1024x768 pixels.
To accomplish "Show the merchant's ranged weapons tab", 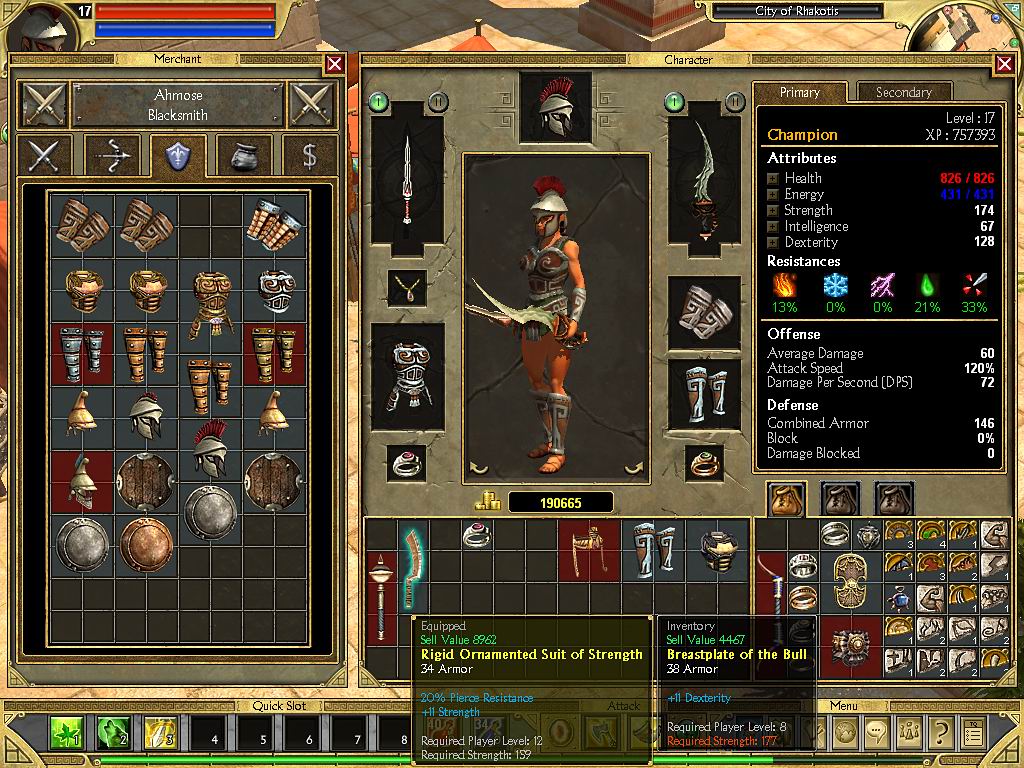I will [111, 155].
